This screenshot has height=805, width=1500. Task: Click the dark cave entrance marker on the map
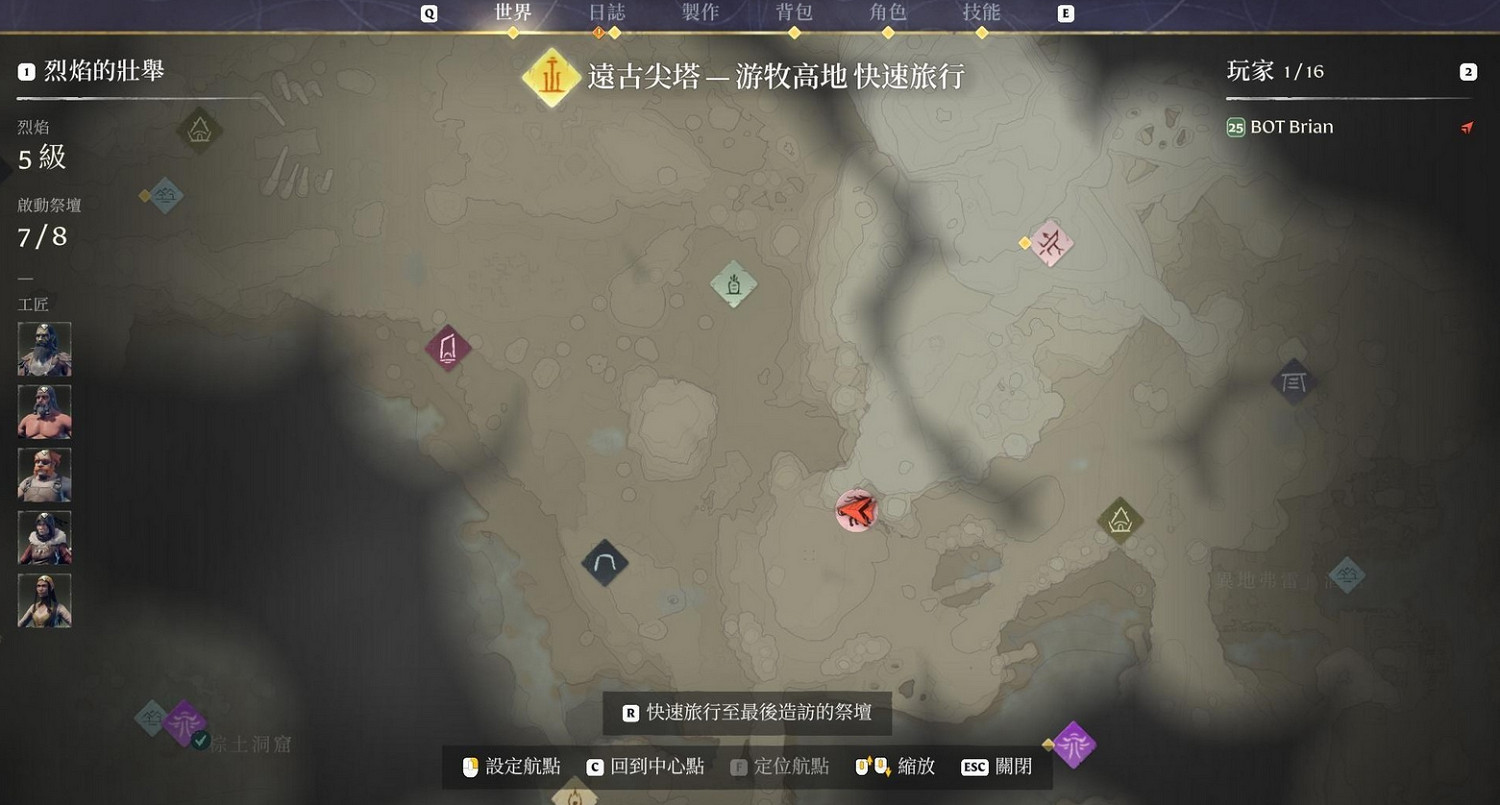[604, 562]
